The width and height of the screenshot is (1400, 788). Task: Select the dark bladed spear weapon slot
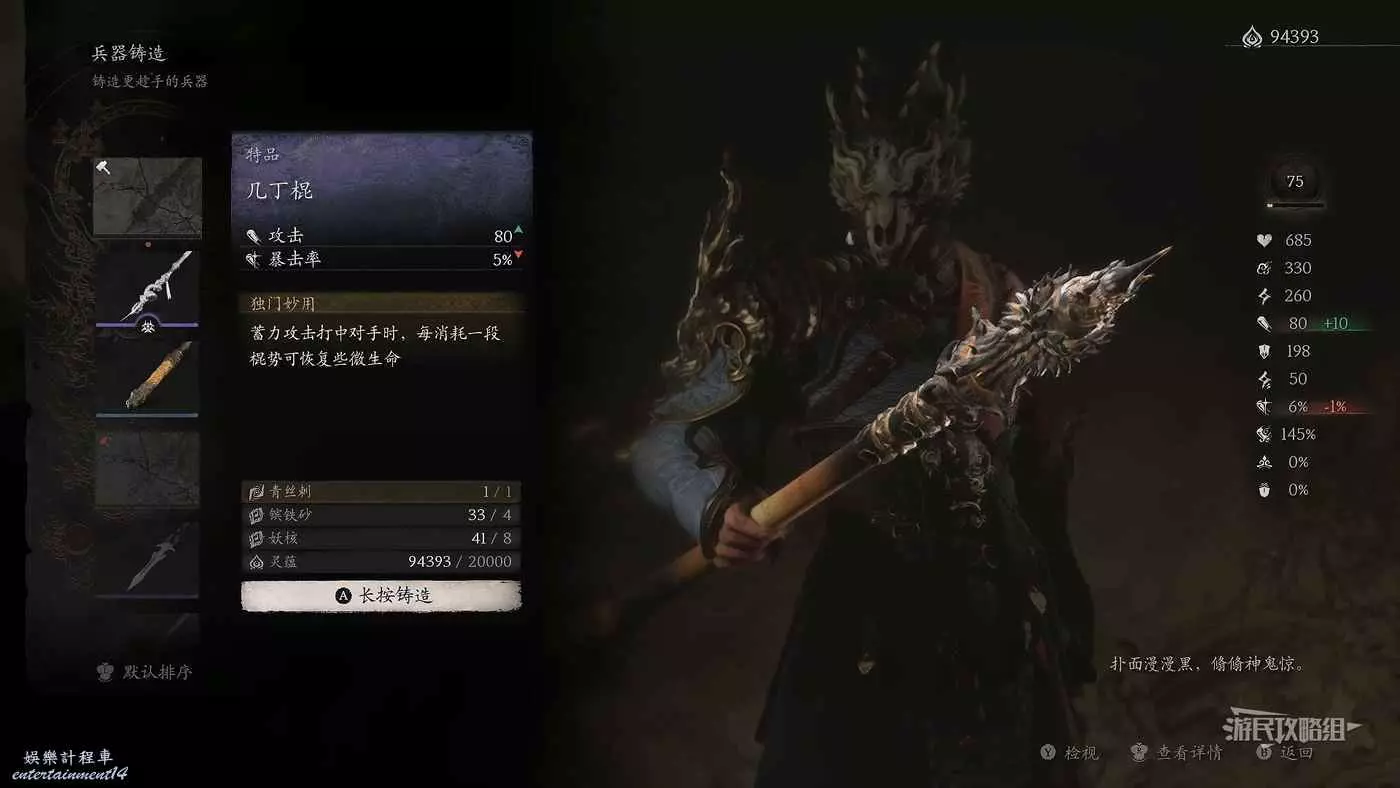tap(147, 557)
